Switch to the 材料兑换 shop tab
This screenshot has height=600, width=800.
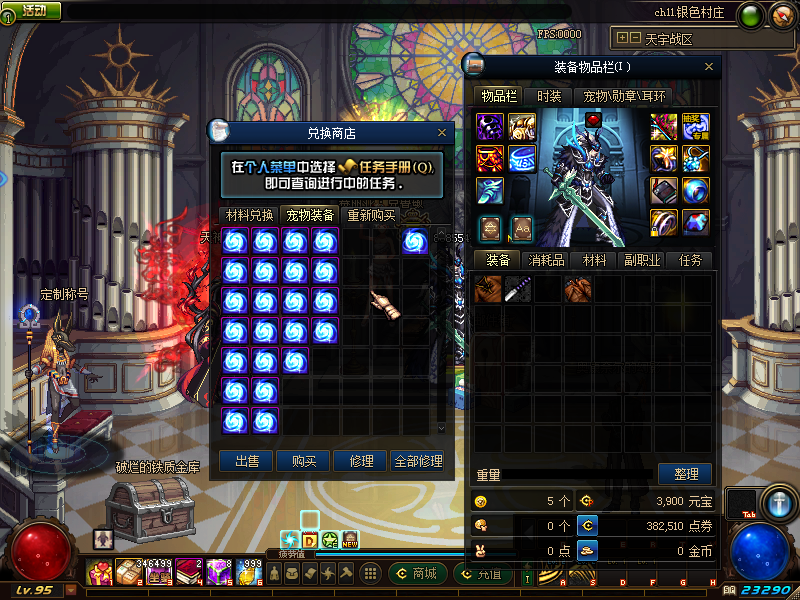tap(249, 215)
